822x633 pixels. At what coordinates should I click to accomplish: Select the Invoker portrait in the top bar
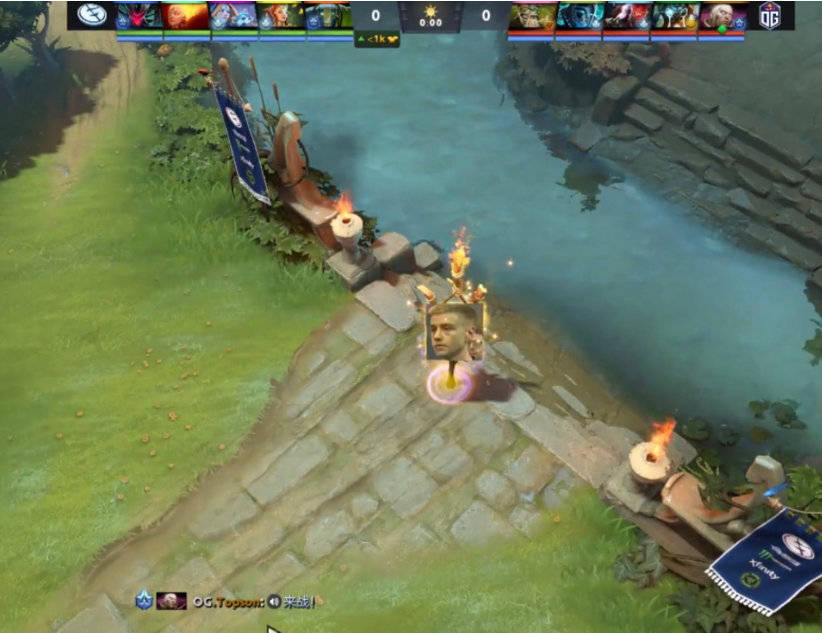(722, 15)
